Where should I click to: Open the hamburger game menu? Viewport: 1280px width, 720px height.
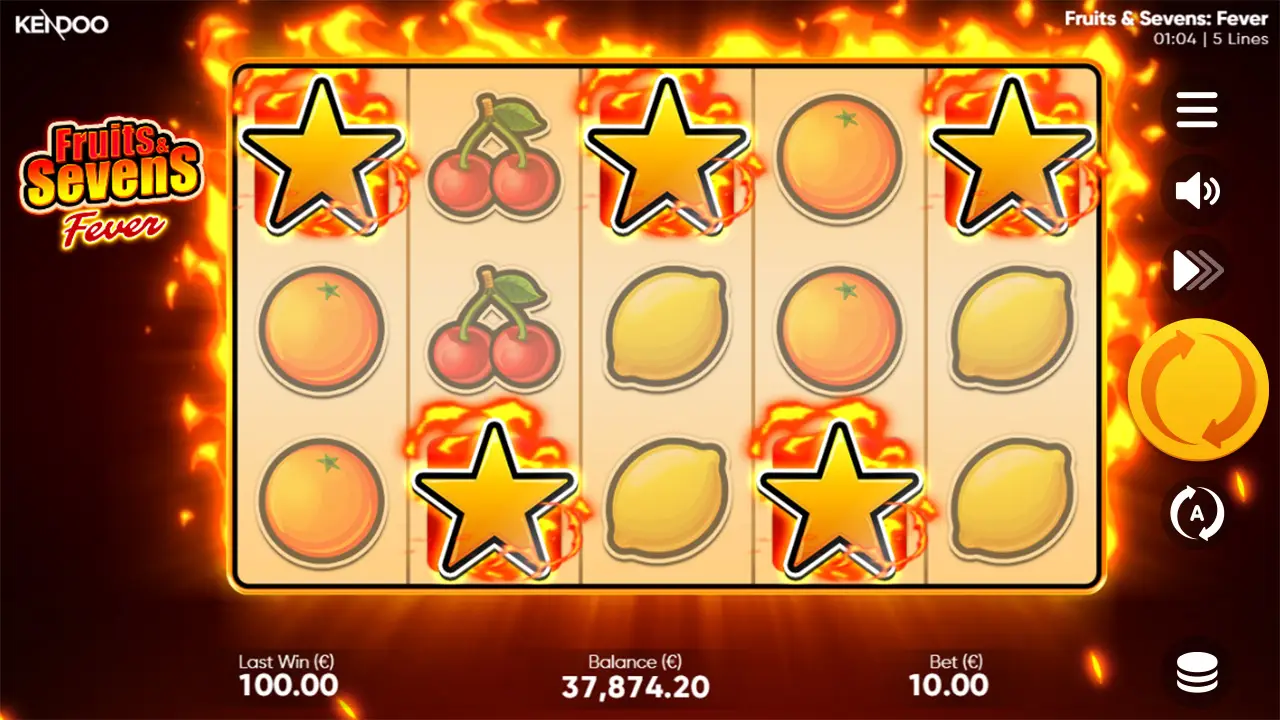coord(1196,110)
